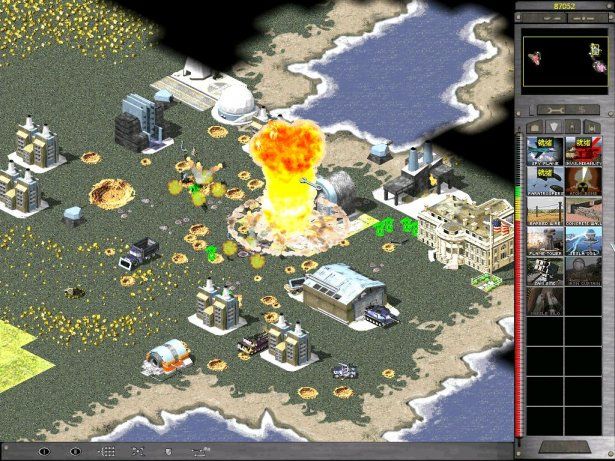Click the leftmost button on bottom command bar
This screenshot has width=615, height=461.
[42, 452]
